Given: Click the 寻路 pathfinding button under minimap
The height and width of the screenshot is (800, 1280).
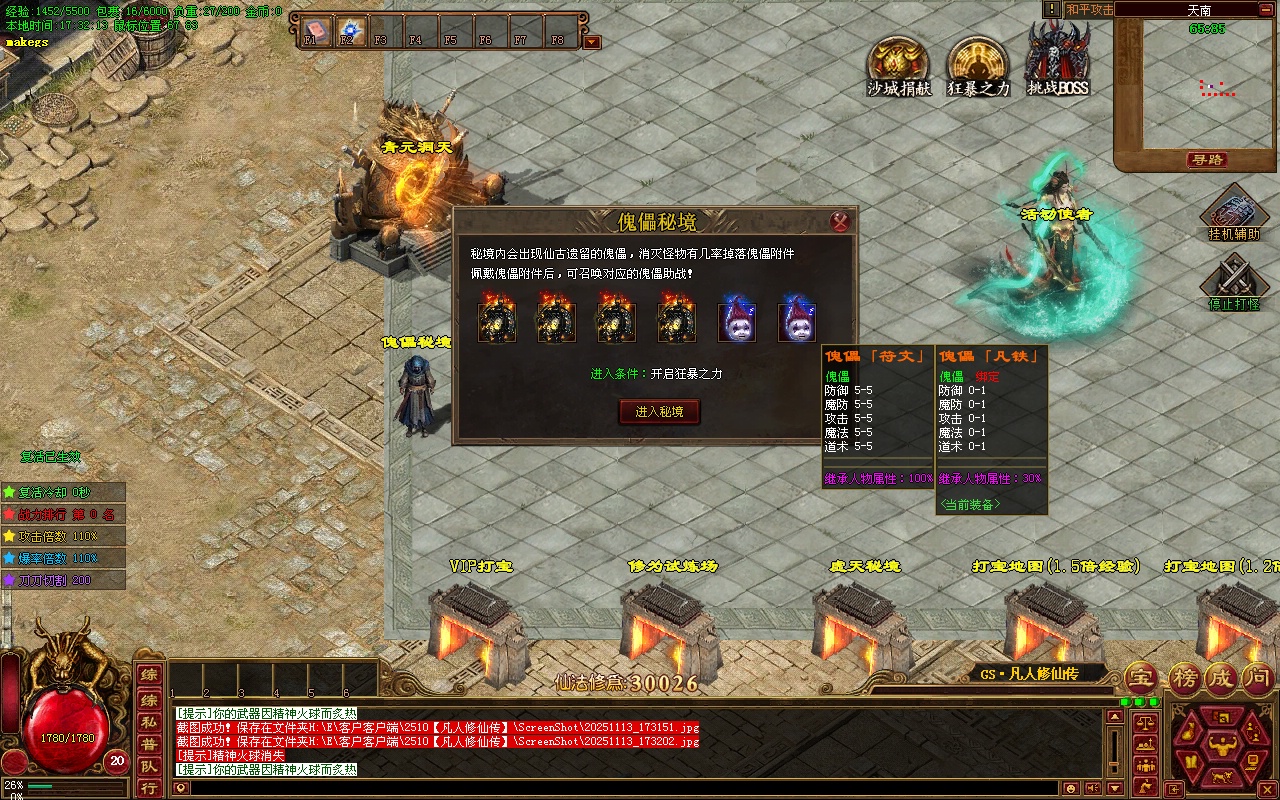Looking at the screenshot, I should coord(1206,160).
